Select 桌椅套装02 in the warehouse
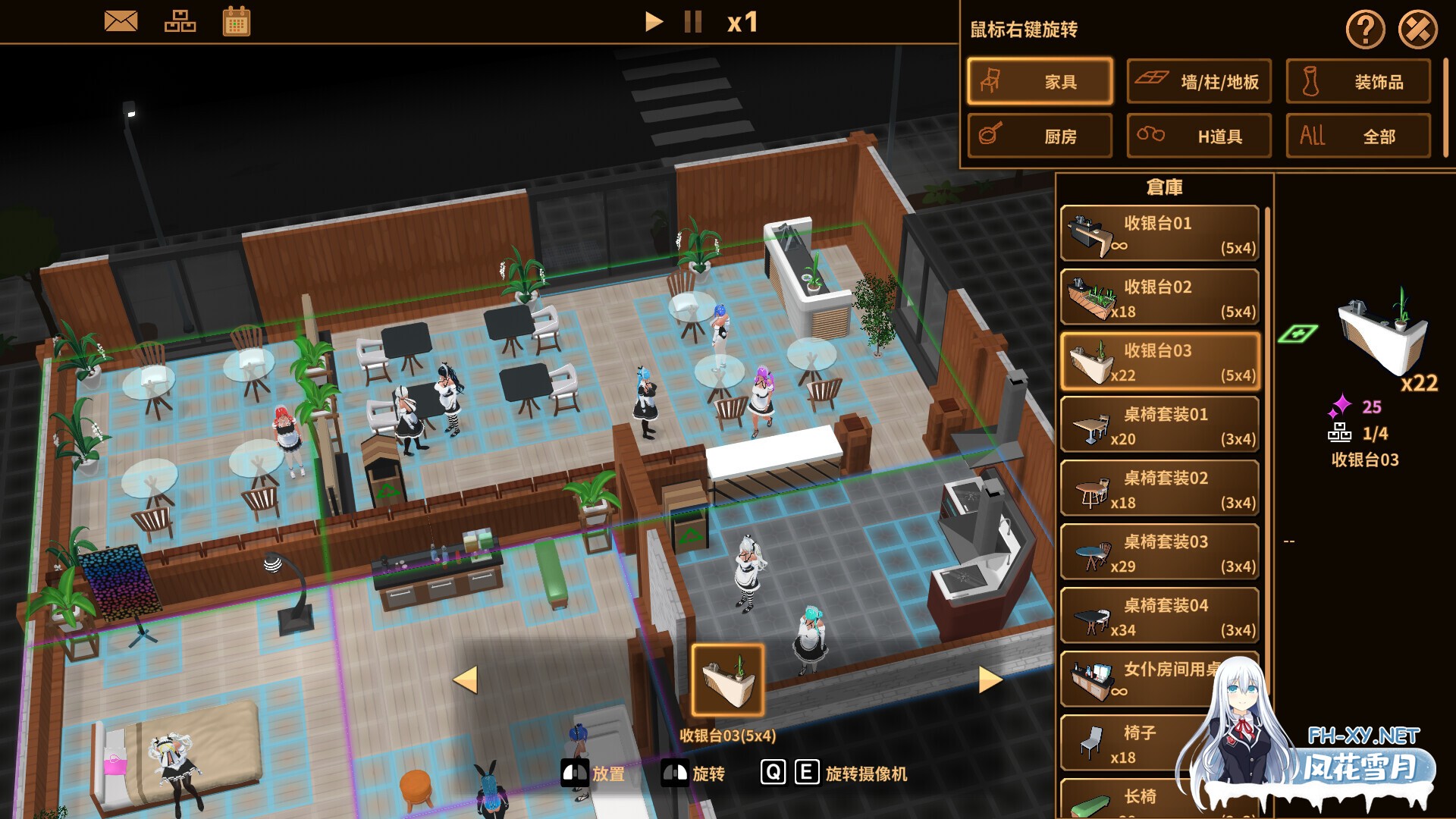Image resolution: width=1456 pixels, height=819 pixels. tap(1159, 488)
